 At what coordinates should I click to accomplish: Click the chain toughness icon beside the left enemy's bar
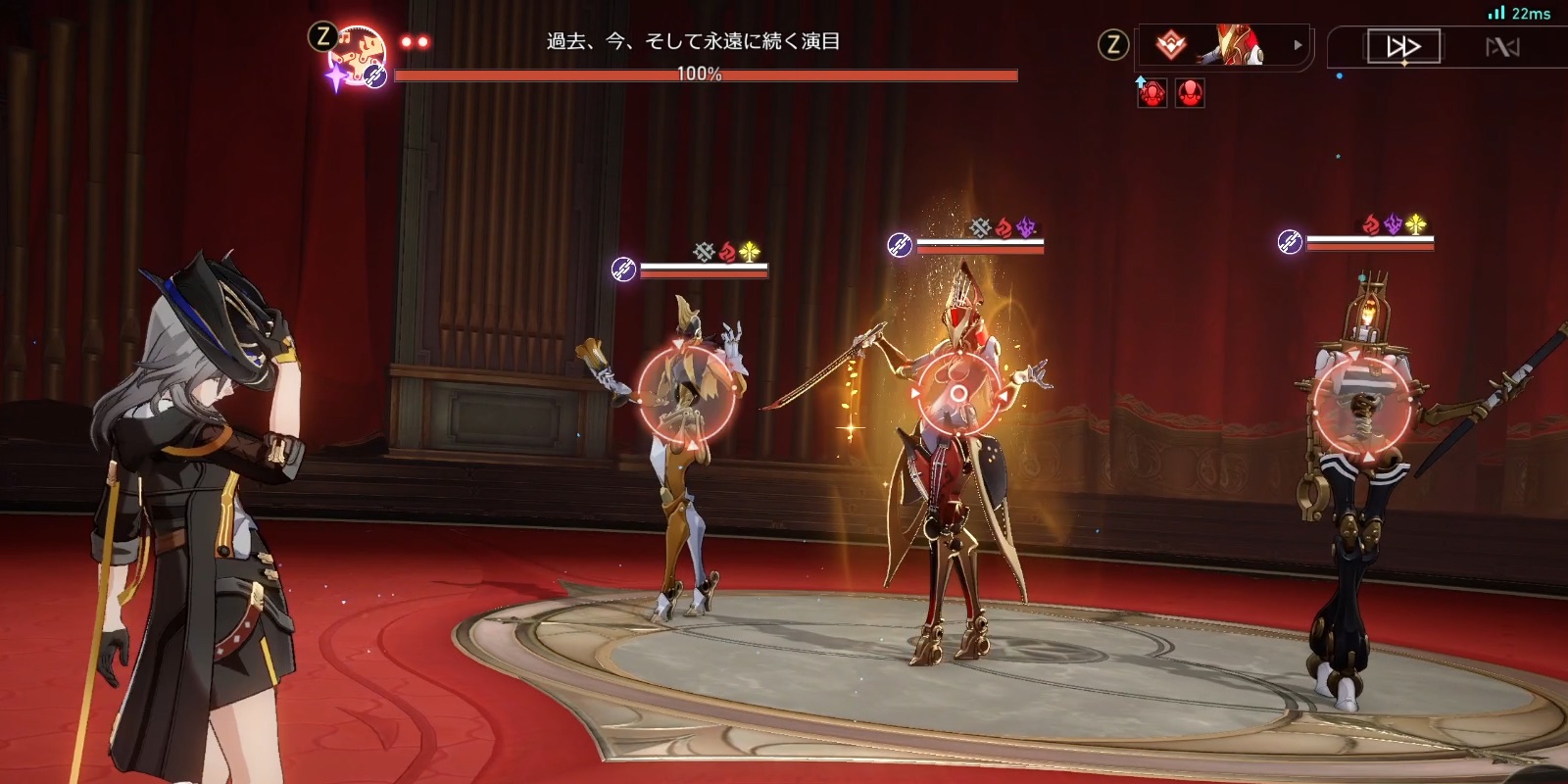(x=623, y=269)
